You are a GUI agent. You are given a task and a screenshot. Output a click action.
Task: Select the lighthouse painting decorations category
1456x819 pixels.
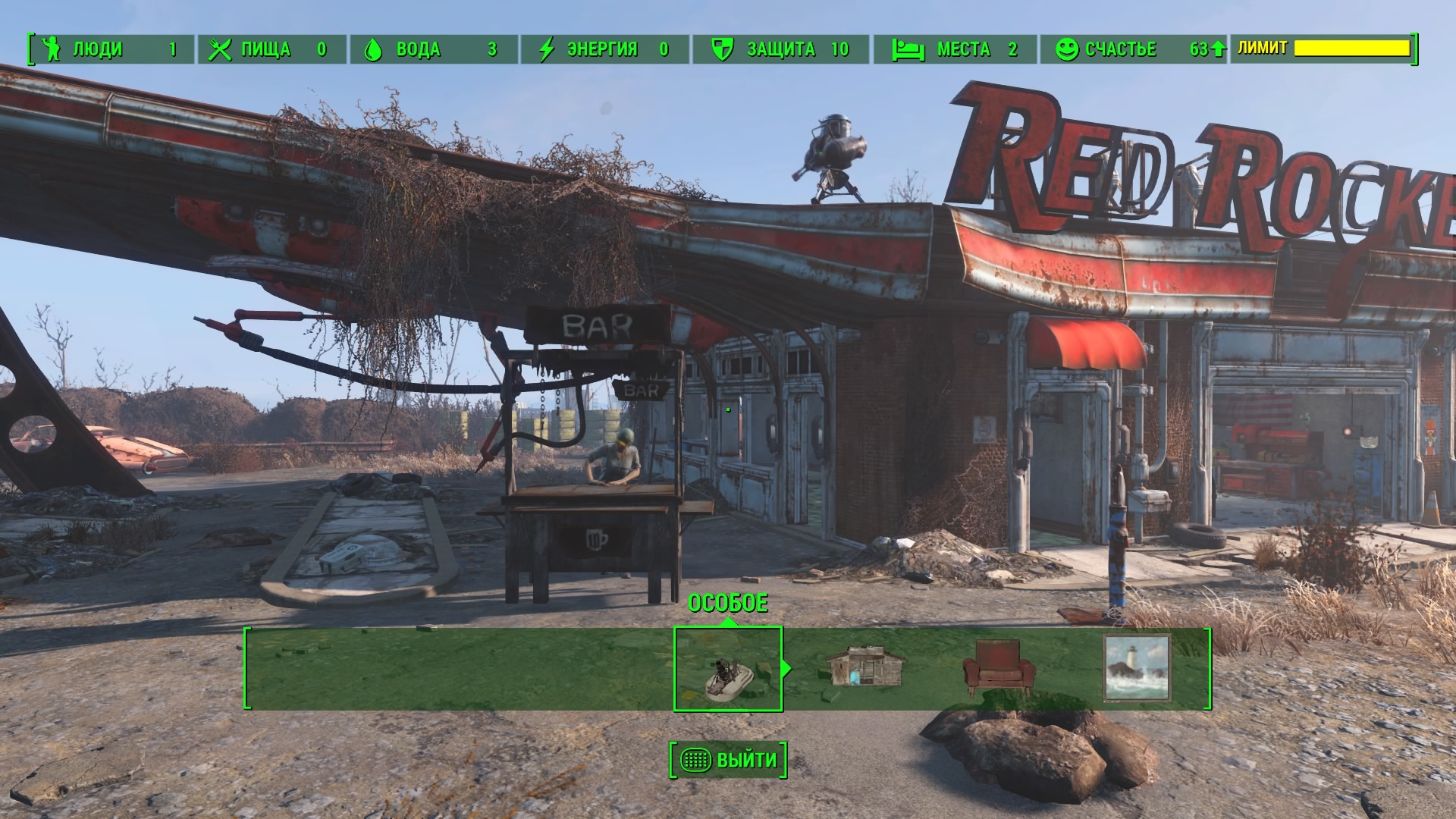pos(1136,667)
